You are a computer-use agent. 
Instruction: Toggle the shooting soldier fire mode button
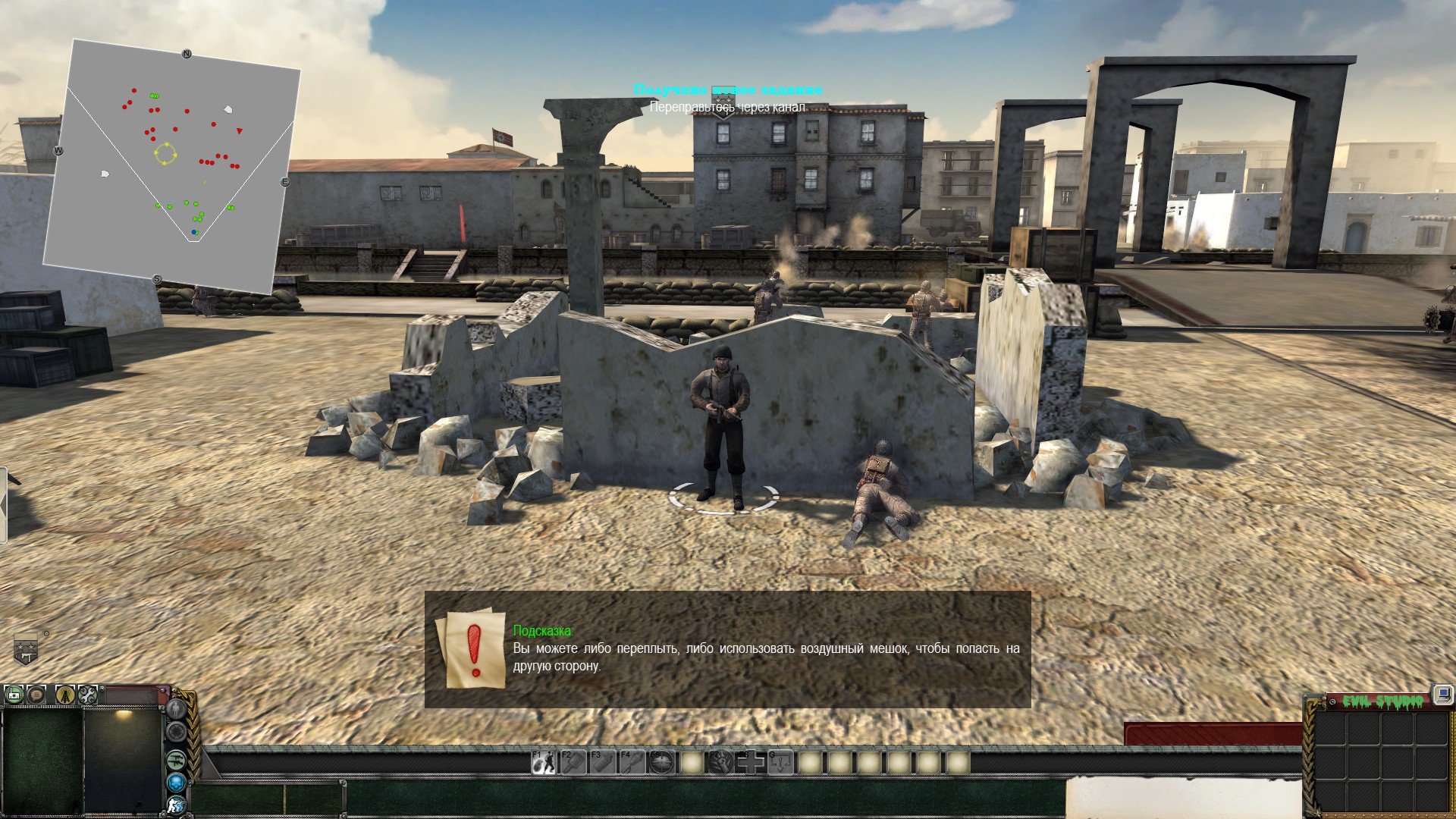176,805
